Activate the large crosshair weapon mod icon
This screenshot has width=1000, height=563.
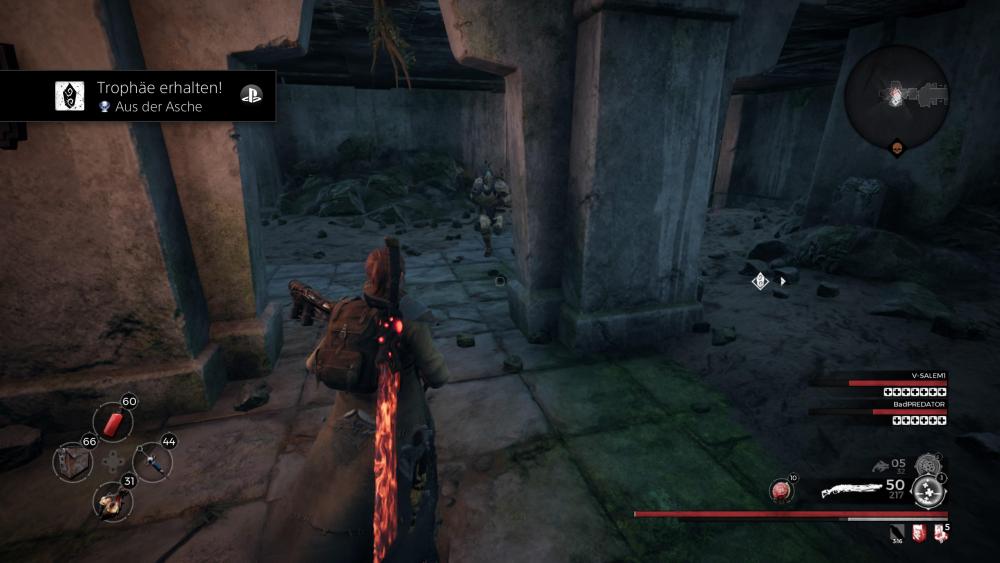coord(929,490)
